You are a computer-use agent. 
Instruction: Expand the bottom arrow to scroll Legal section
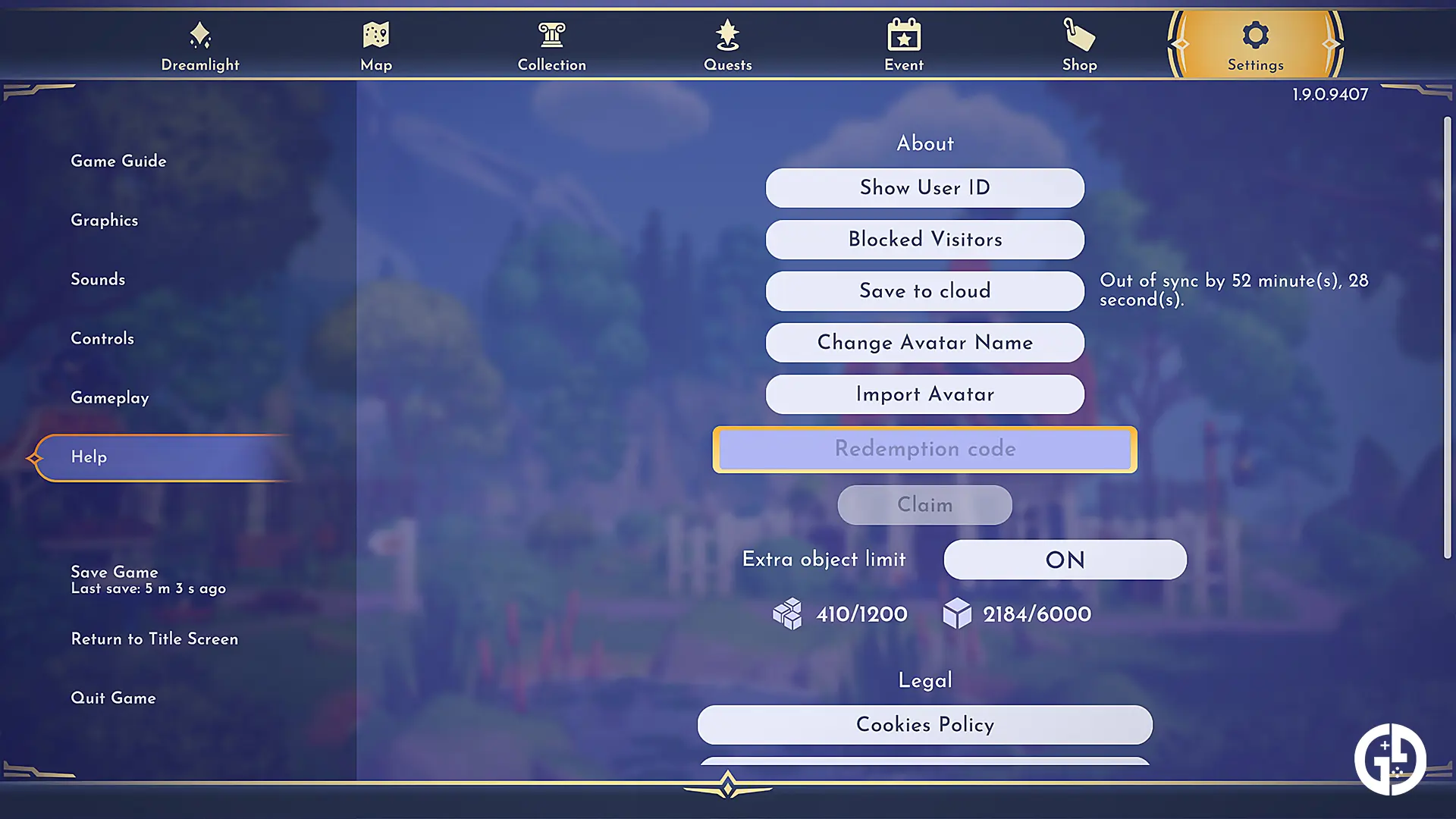pos(727,786)
